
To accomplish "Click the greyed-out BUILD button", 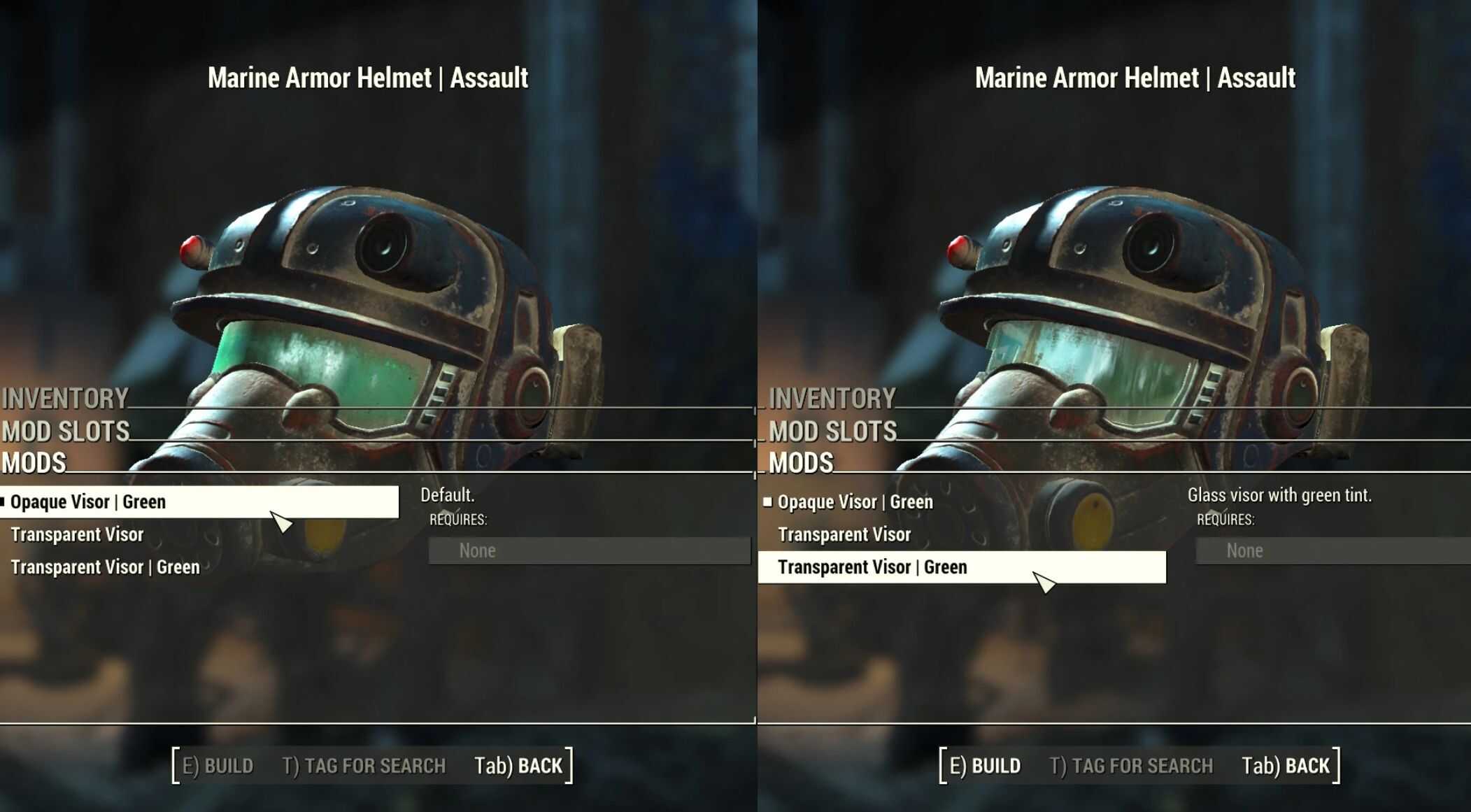I will coord(218,766).
